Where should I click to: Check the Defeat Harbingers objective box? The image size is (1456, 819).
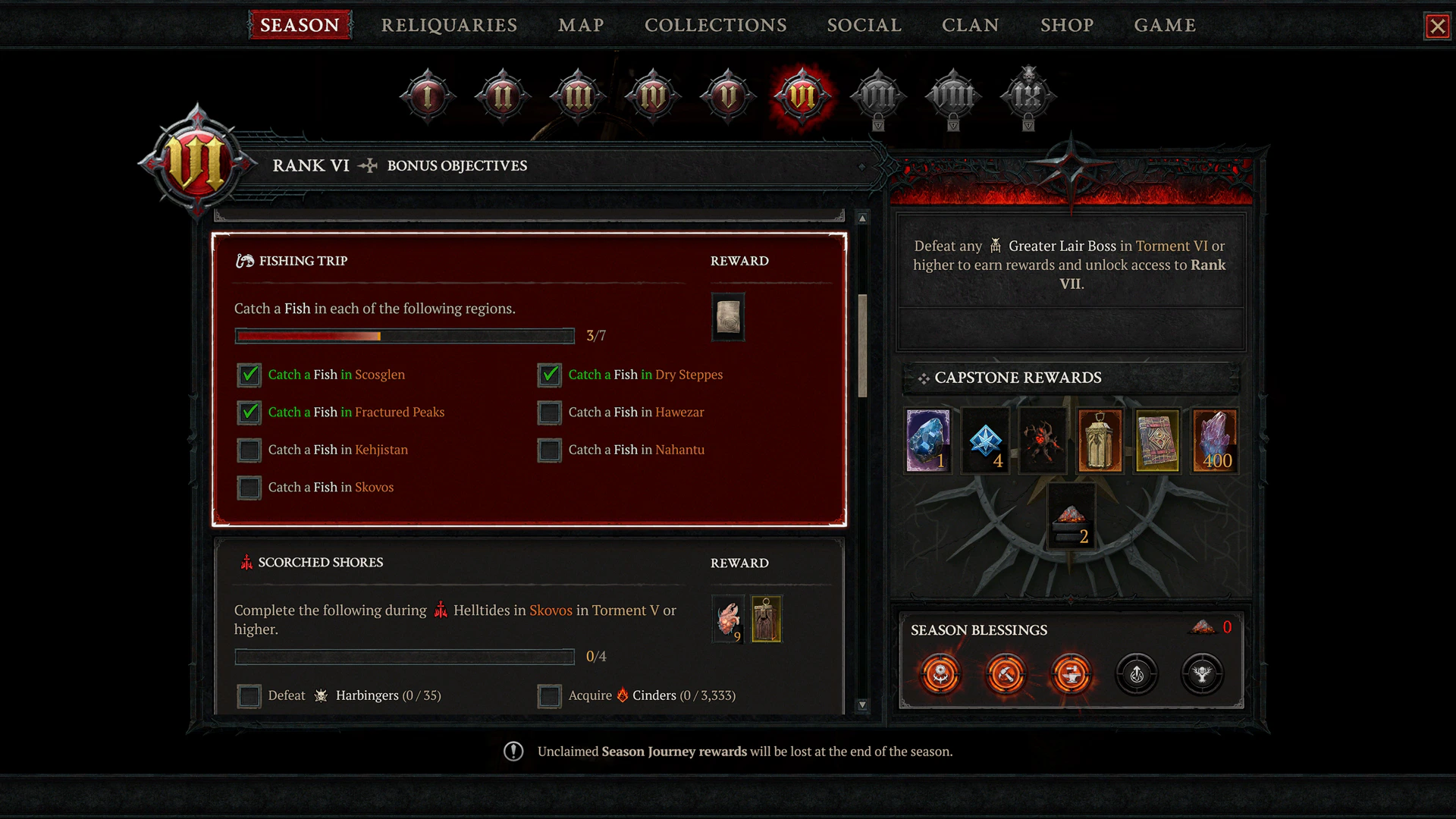(x=249, y=695)
